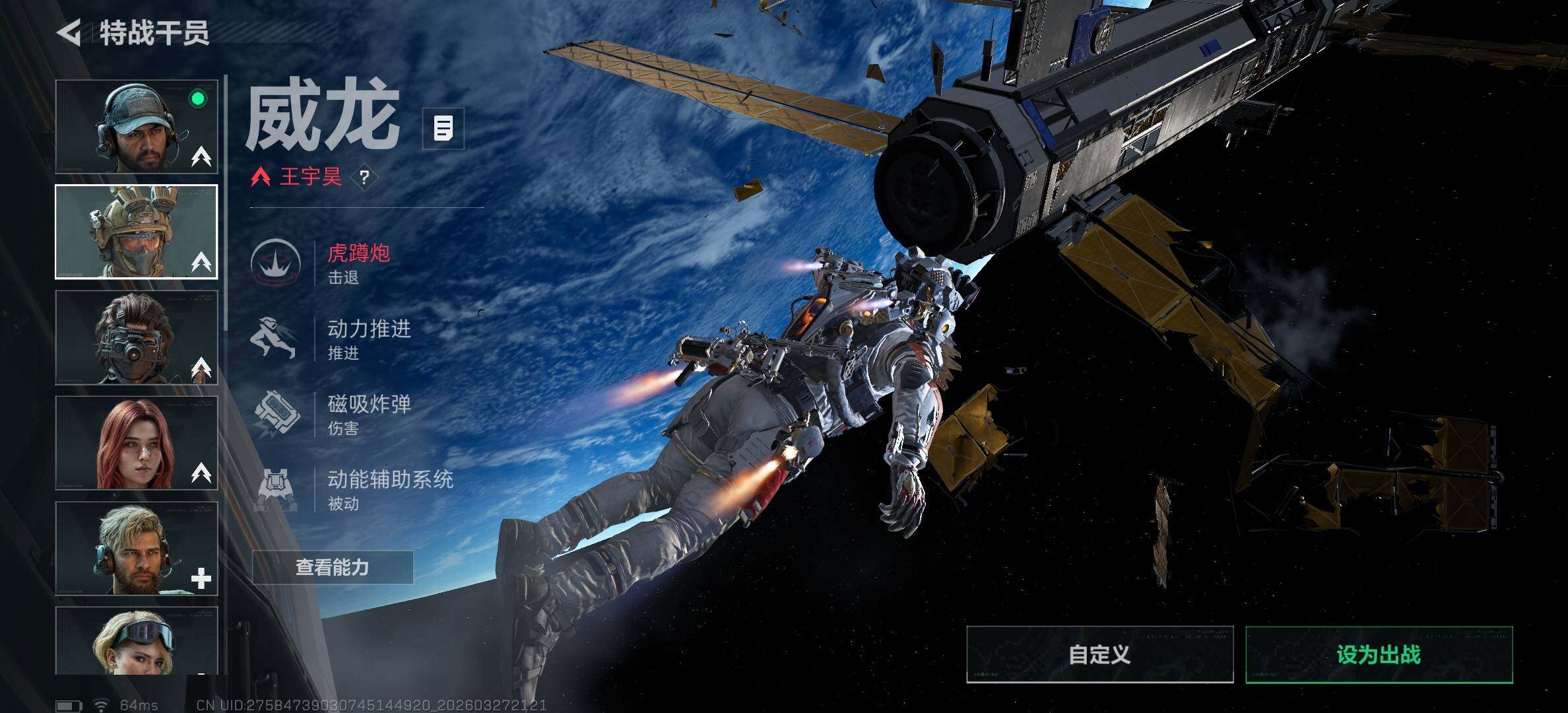
Task: Open 查看能力 details
Action: (x=333, y=567)
